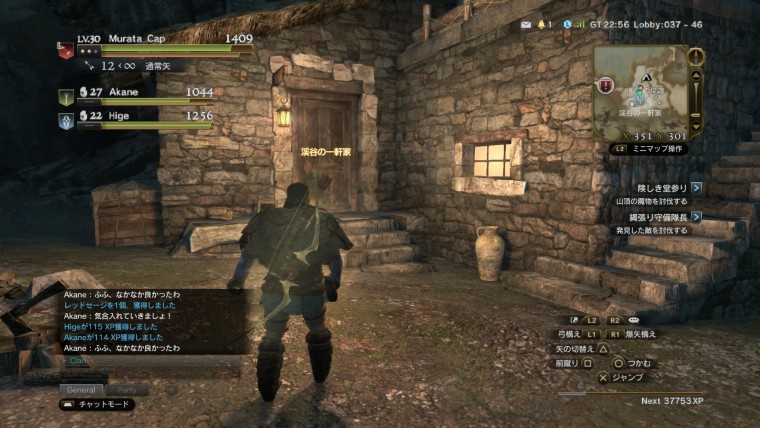Expand the 険しき堂参り quest tracker arrow
Image resolution: width=760 pixels, height=428 pixels.
click(x=696, y=187)
